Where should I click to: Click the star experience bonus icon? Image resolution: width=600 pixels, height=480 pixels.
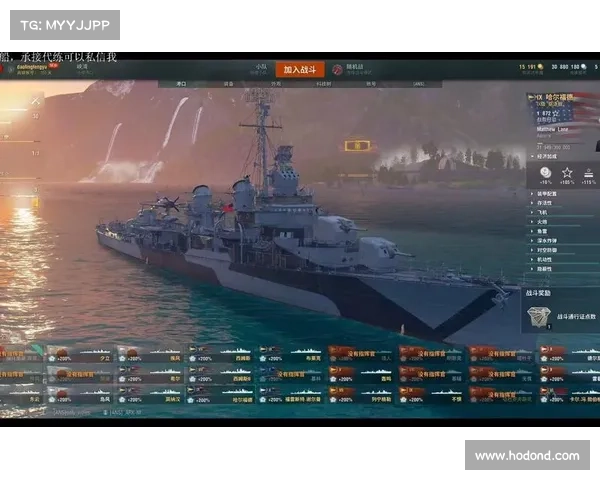coord(567,173)
